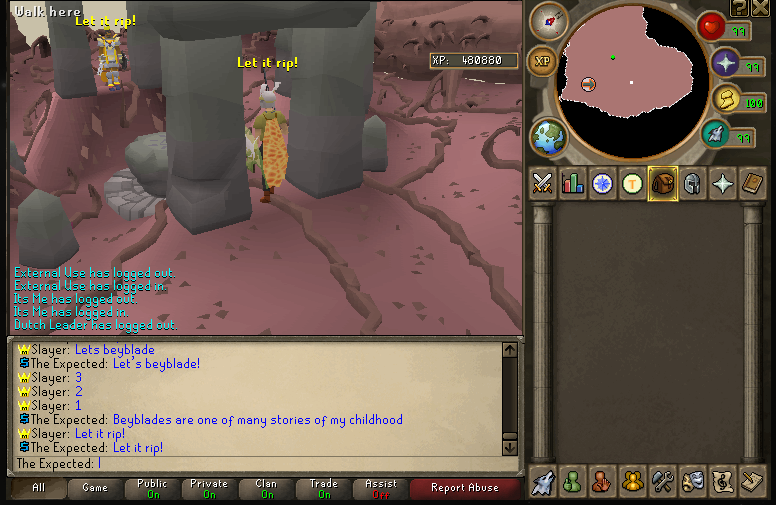
Task: Open the world map globe icon
Action: [548, 137]
